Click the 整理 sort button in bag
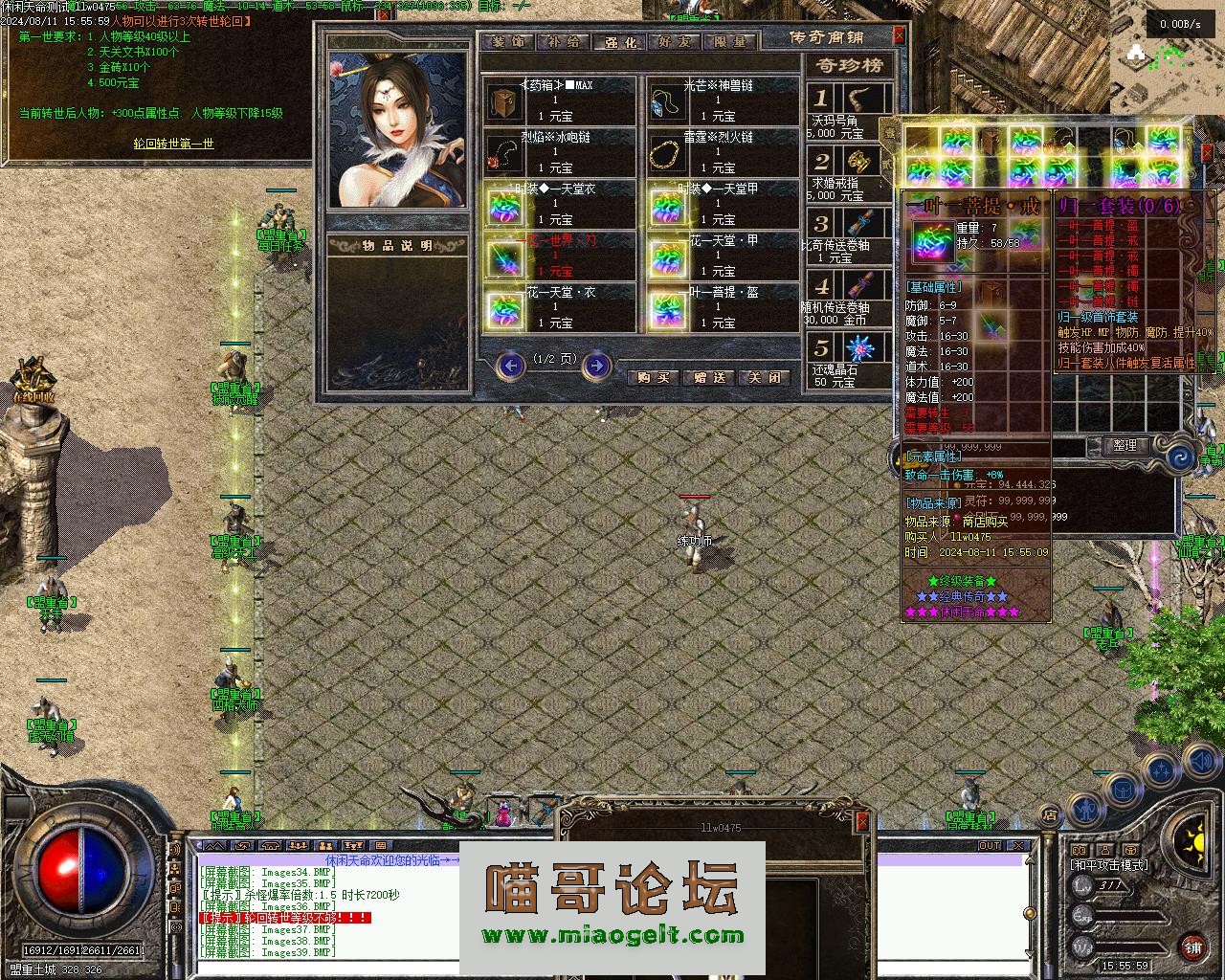The height and width of the screenshot is (980, 1225). pyautogui.click(x=1125, y=445)
